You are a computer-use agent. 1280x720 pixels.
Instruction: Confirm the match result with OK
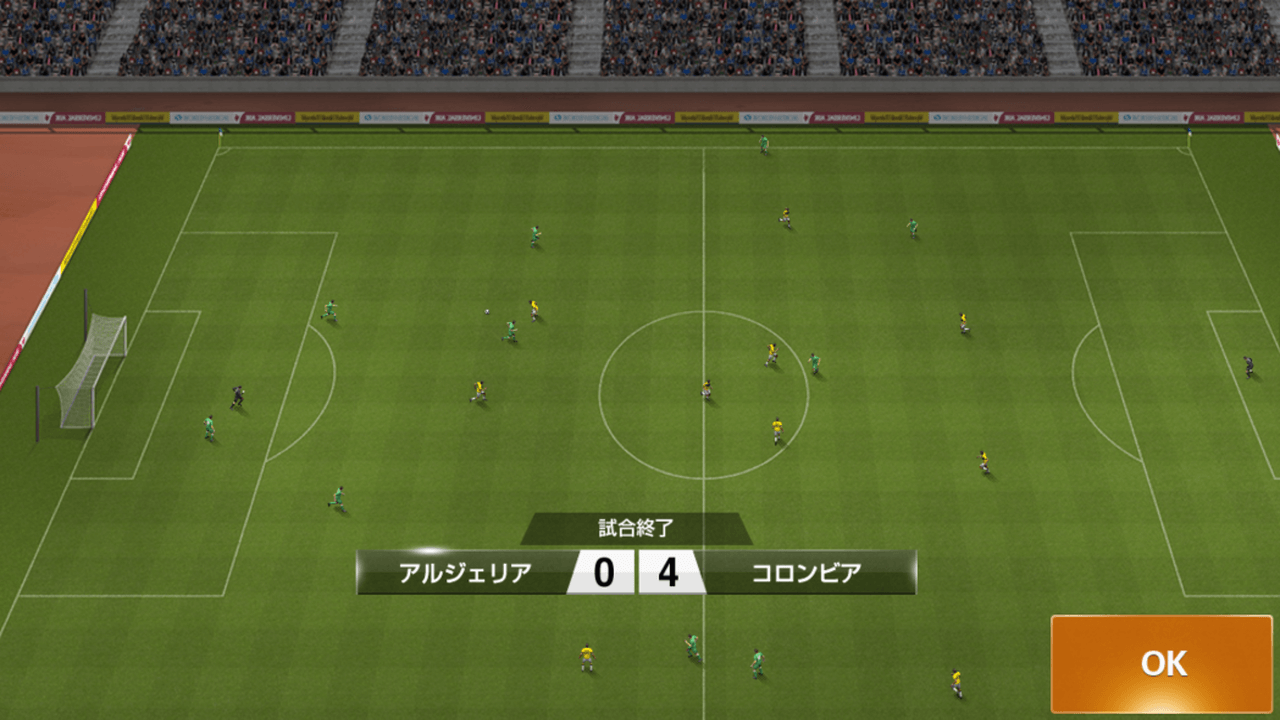point(1161,663)
